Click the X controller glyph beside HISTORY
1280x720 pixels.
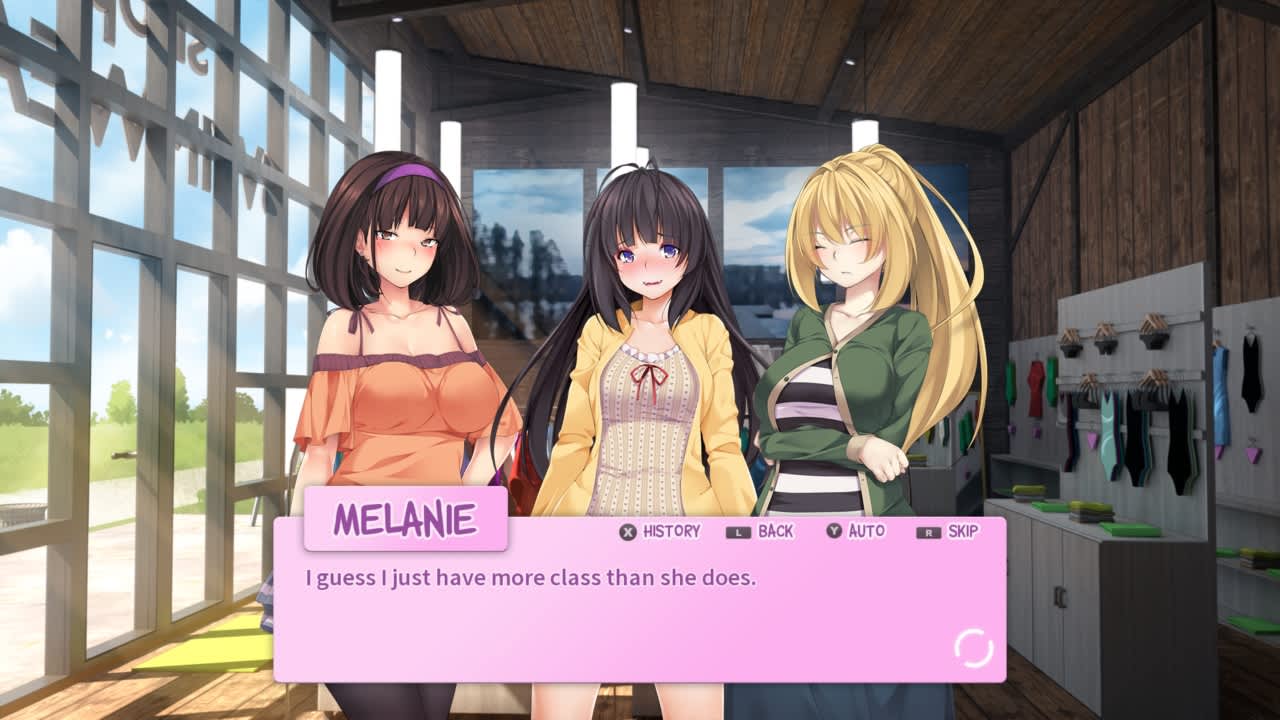tap(627, 533)
